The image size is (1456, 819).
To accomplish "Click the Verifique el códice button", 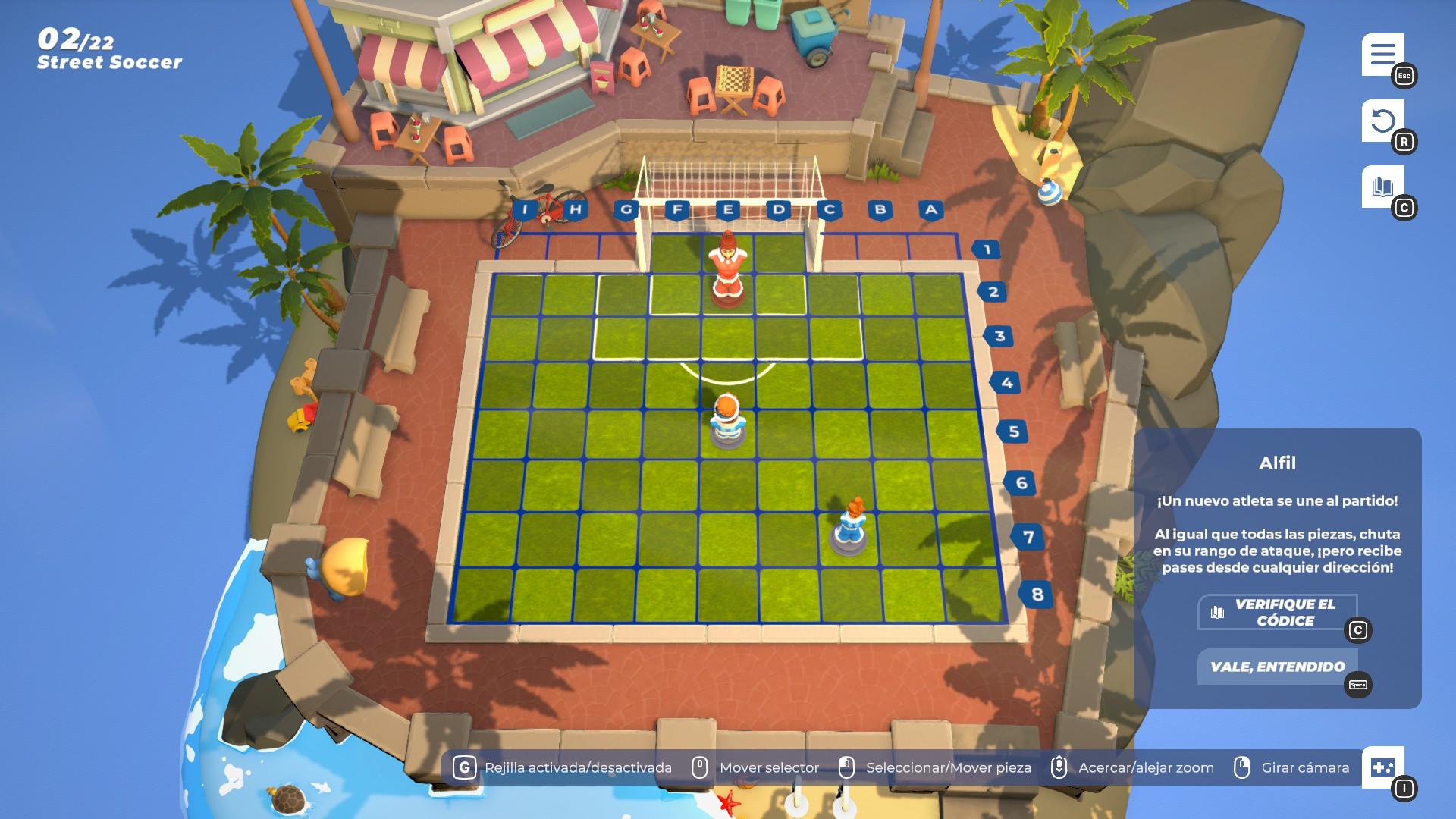I will [1282, 613].
